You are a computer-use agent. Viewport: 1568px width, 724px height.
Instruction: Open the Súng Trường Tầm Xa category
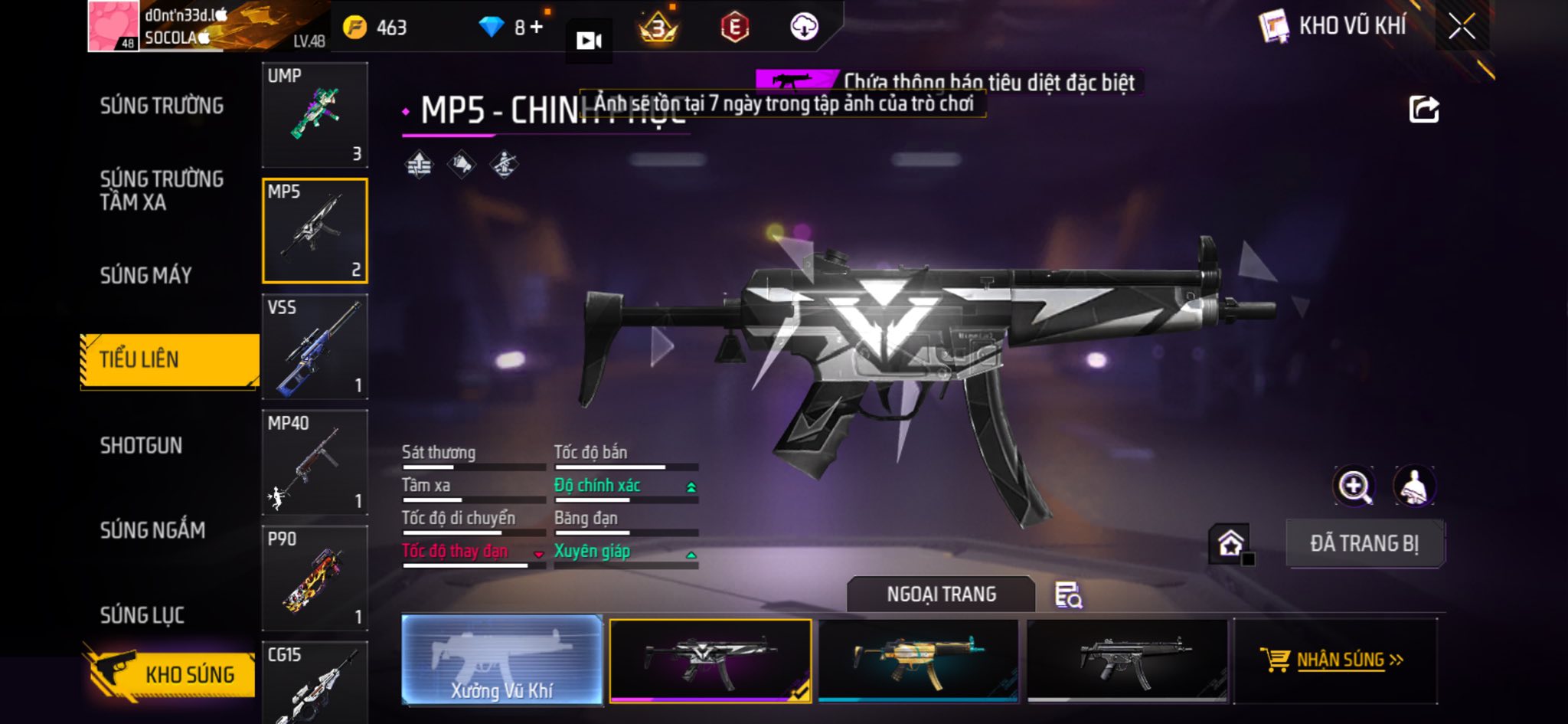(162, 190)
